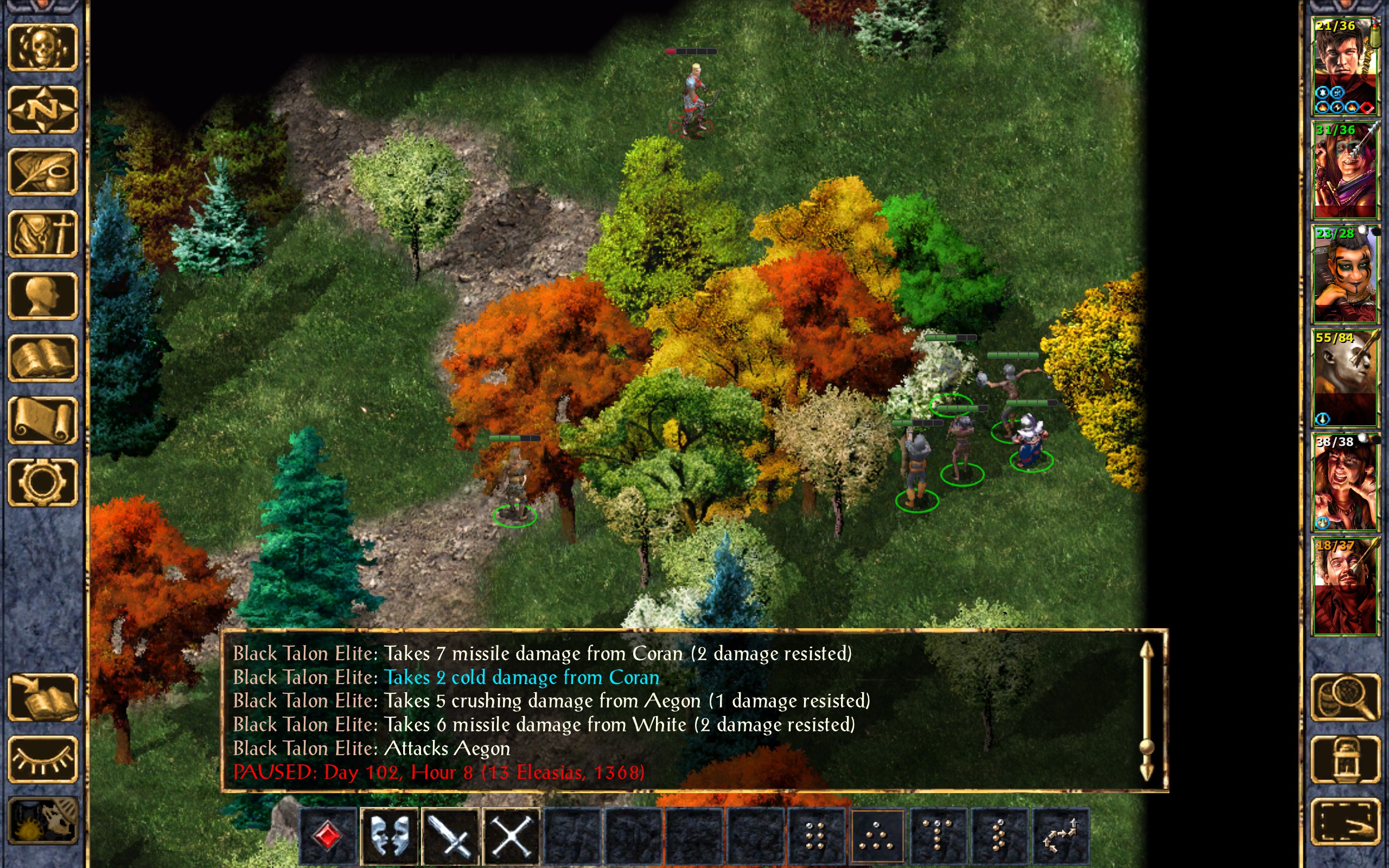
Task: Rest the party with the closed eye button
Action: [42, 759]
